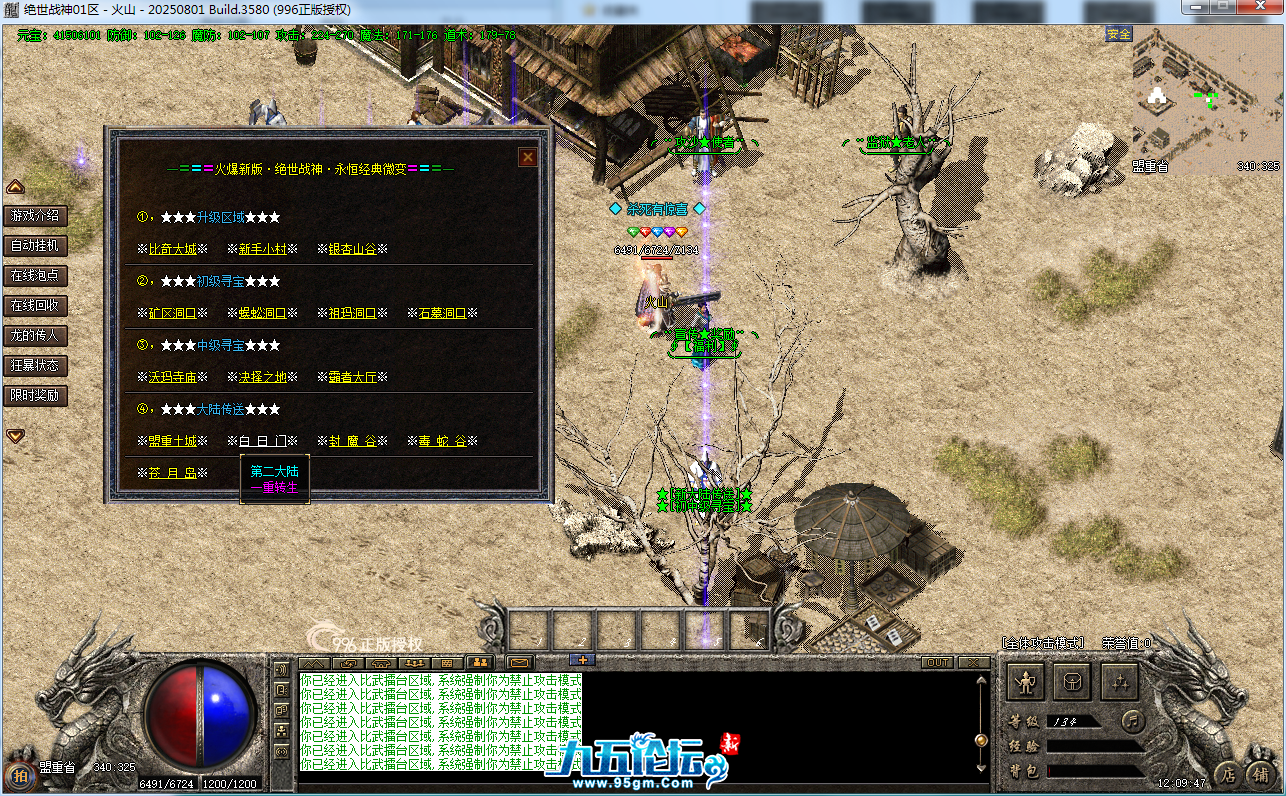Open the 游戏介绍 side button
This screenshot has height=796, width=1286.
(x=35, y=215)
